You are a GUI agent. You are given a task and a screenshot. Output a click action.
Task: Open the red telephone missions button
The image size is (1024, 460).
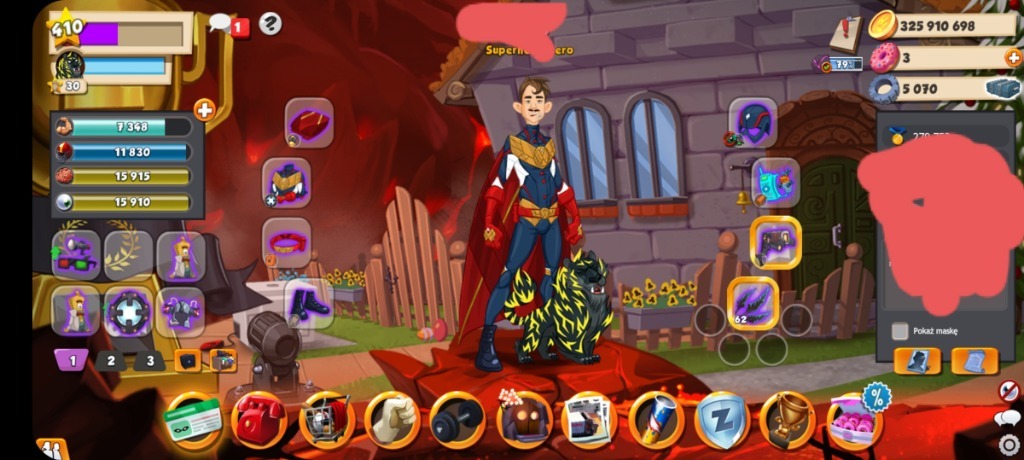pyautogui.click(x=258, y=419)
